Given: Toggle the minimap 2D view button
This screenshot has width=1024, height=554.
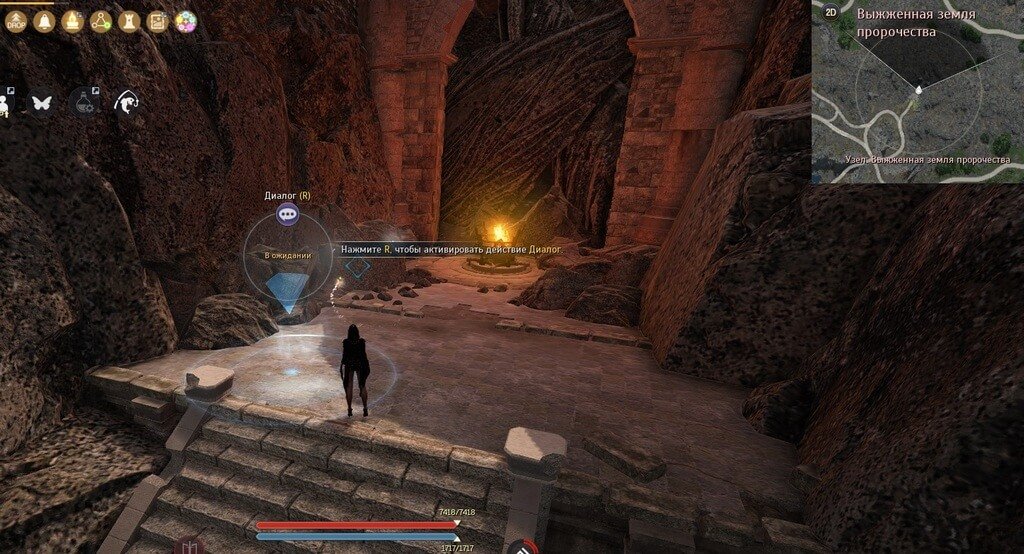Looking at the screenshot, I should point(830,13).
